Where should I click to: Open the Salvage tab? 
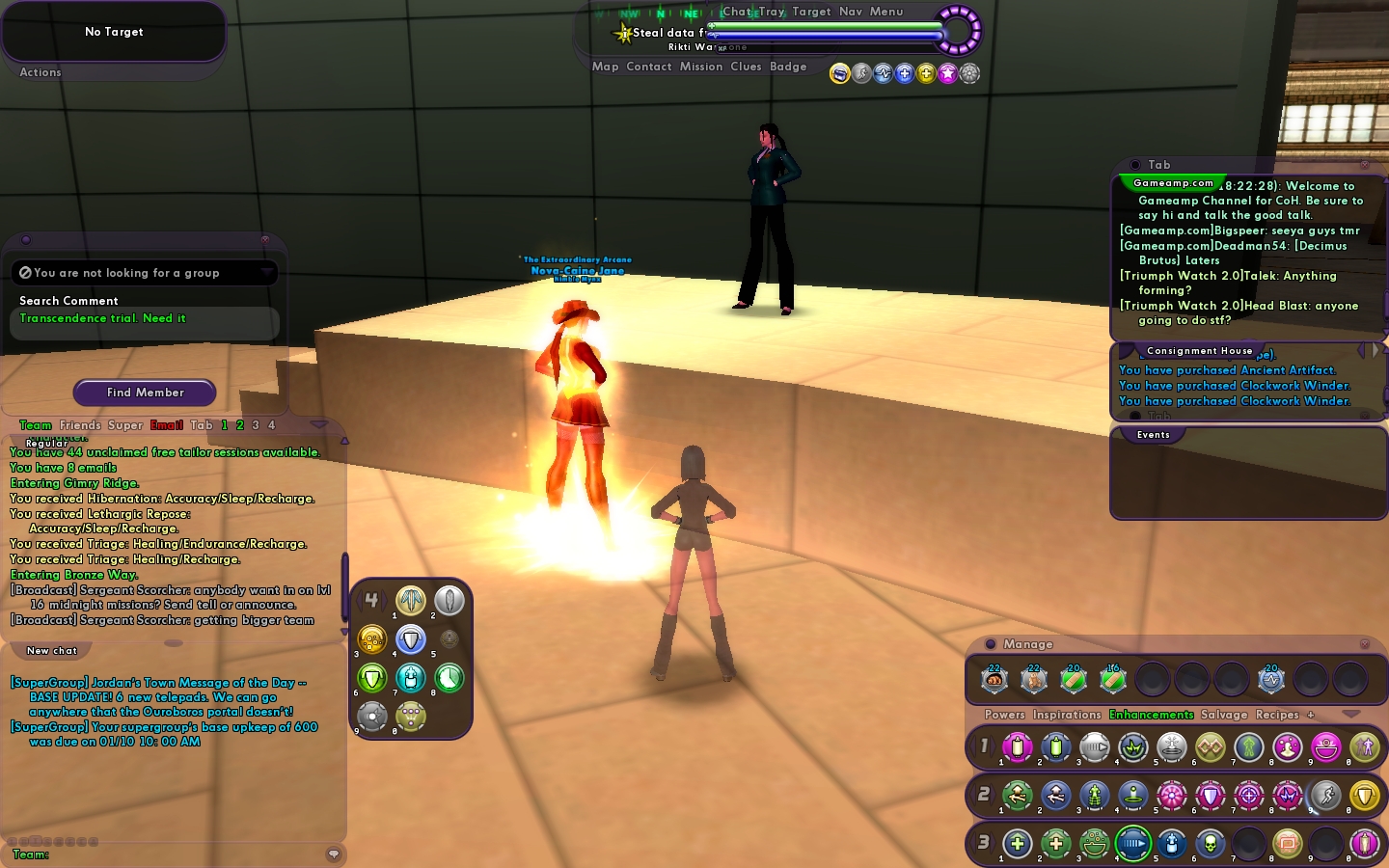click(1224, 715)
